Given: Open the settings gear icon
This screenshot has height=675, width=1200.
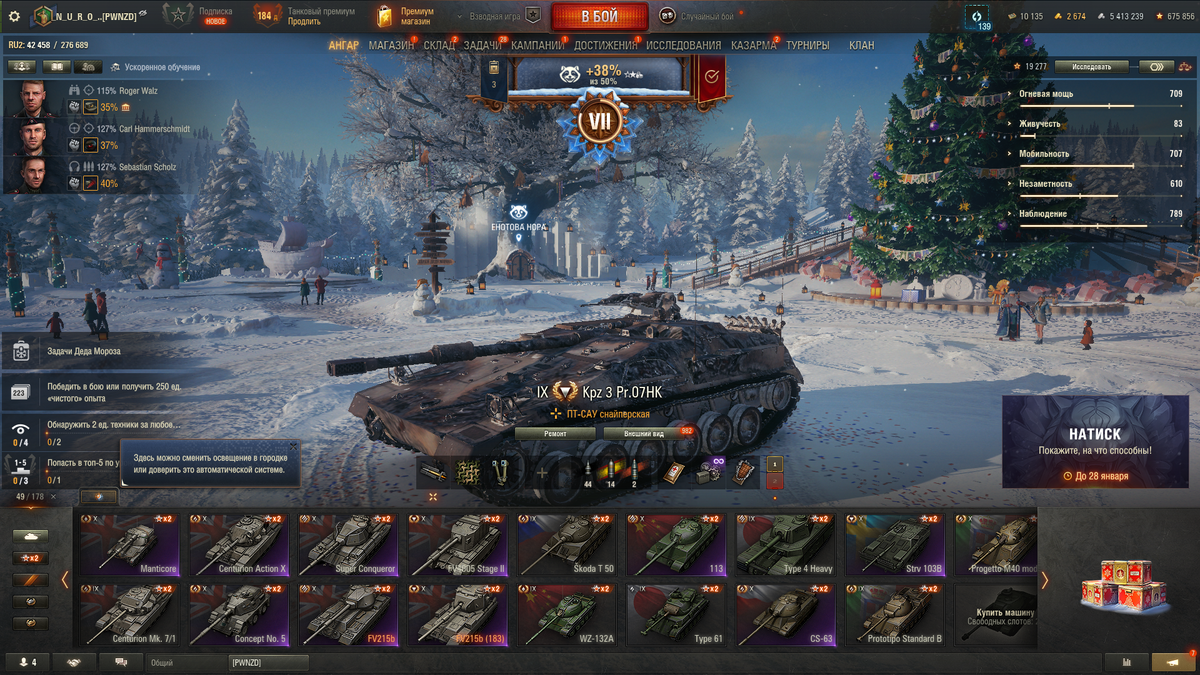Looking at the screenshot, I should coord(14,16).
